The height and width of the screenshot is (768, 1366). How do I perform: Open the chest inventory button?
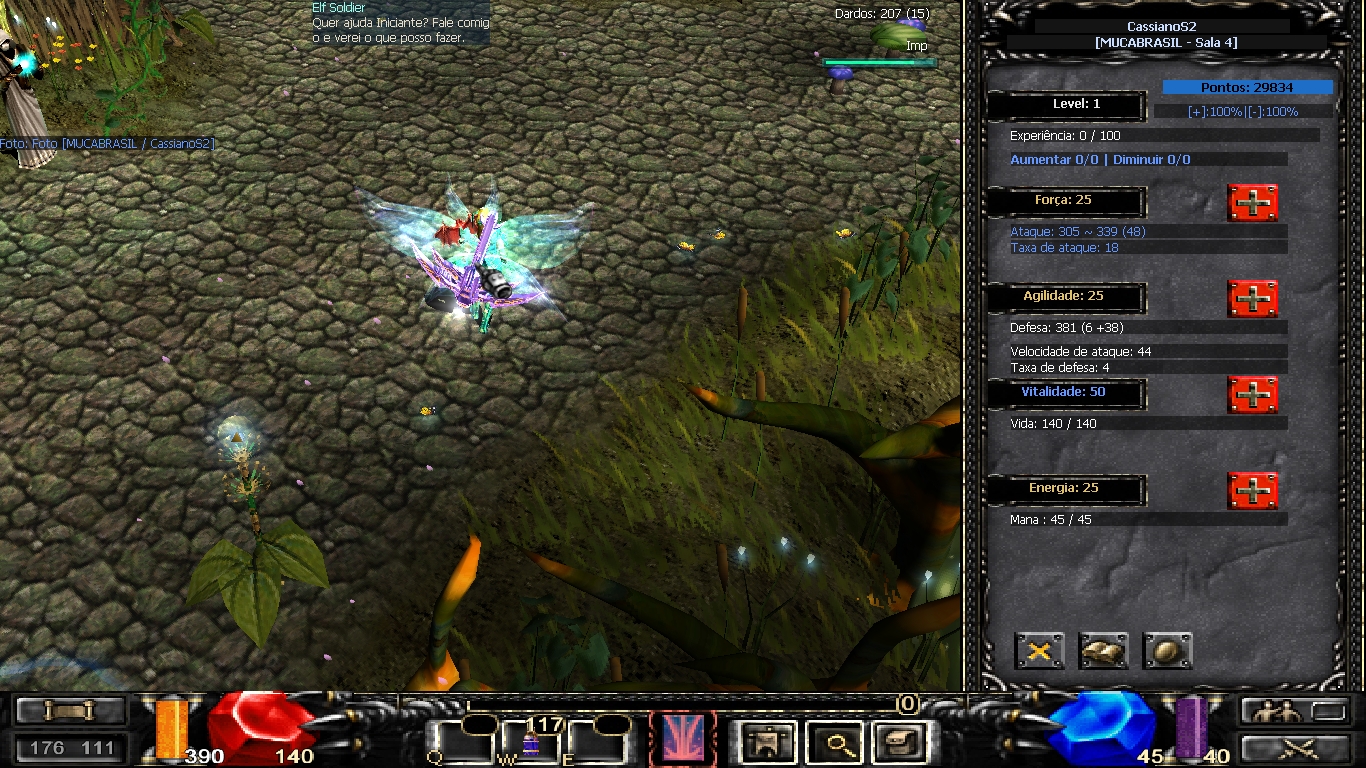pyautogui.click(x=897, y=742)
